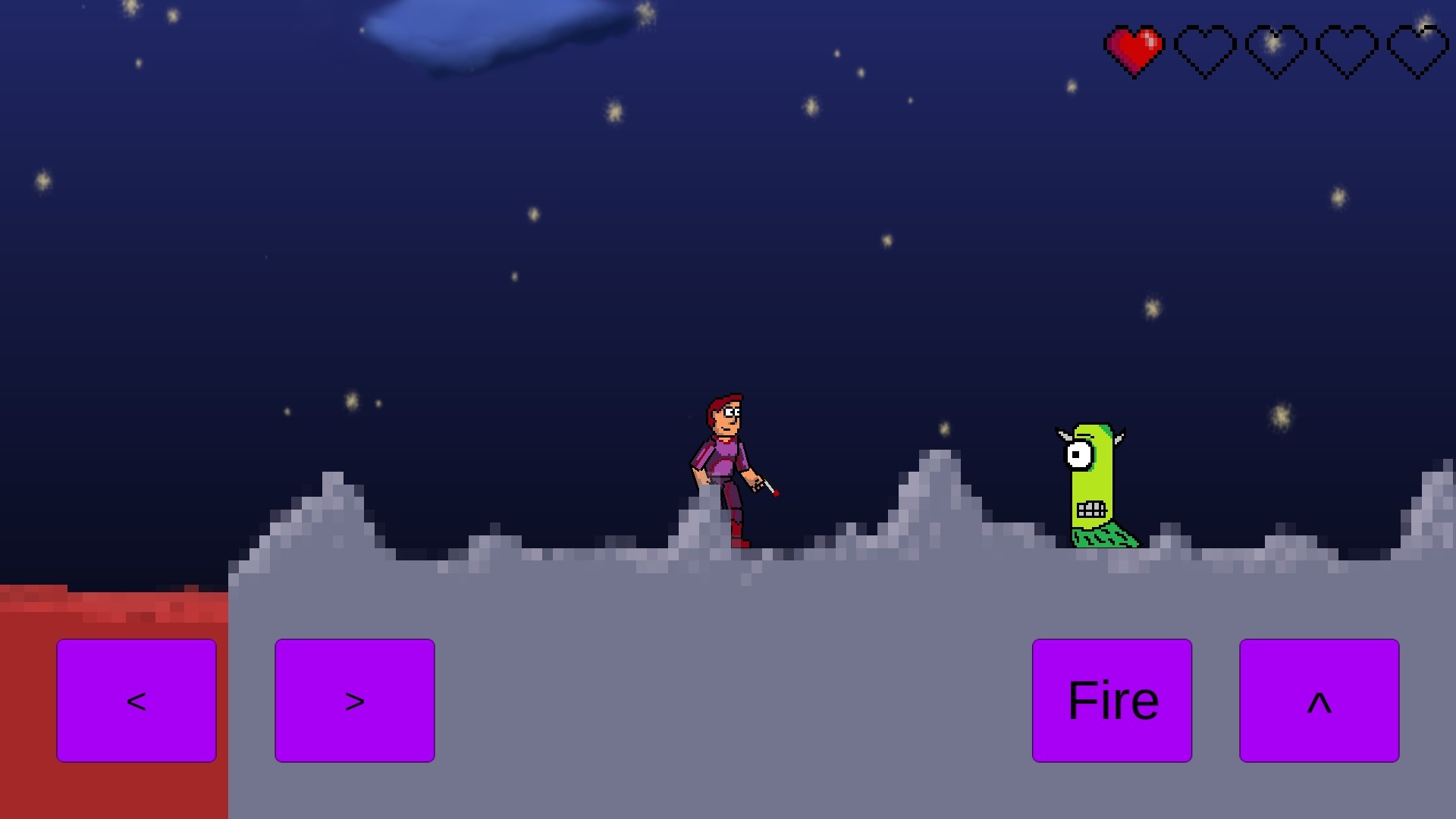Tap the right arrow move button
The image size is (1456, 819).
354,700
